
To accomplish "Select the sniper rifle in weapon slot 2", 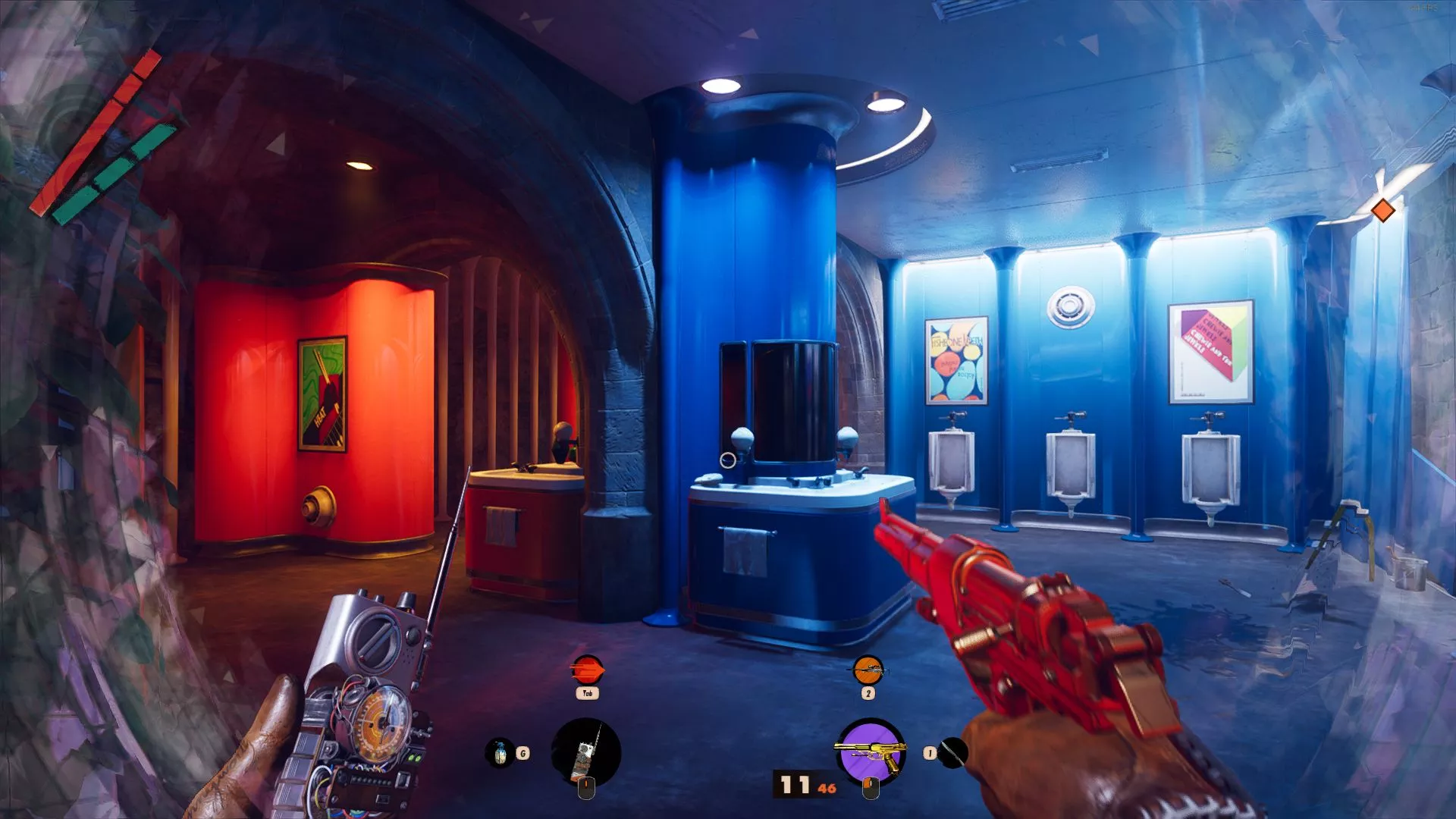I will click(x=869, y=669).
